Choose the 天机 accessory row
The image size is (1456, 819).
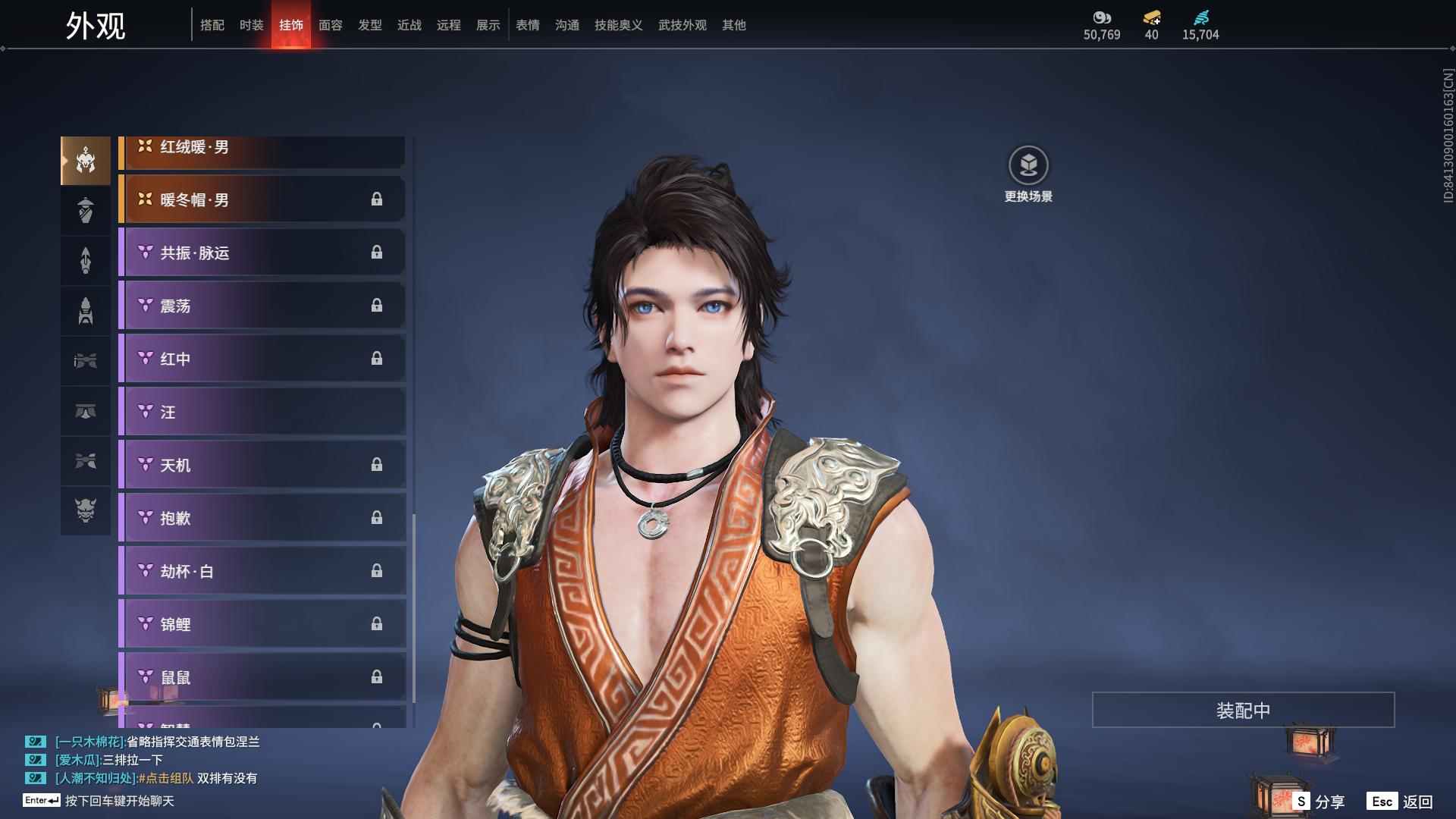pos(262,465)
